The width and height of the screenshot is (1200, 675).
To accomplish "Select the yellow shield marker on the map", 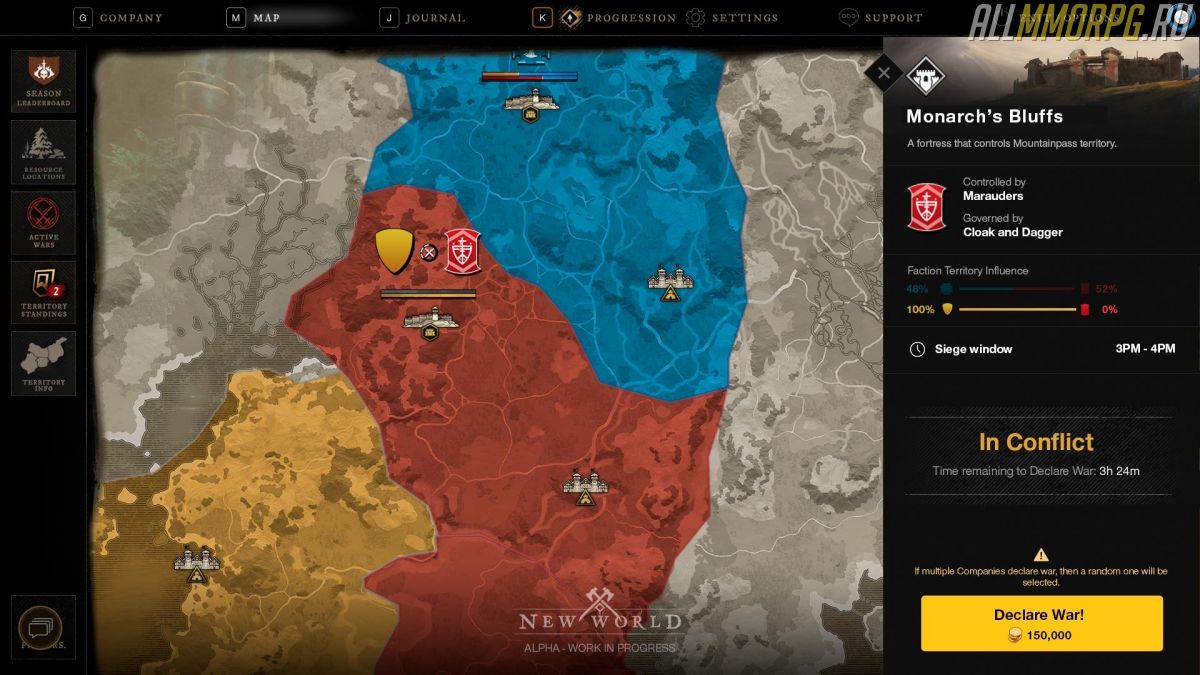I will click(393, 251).
